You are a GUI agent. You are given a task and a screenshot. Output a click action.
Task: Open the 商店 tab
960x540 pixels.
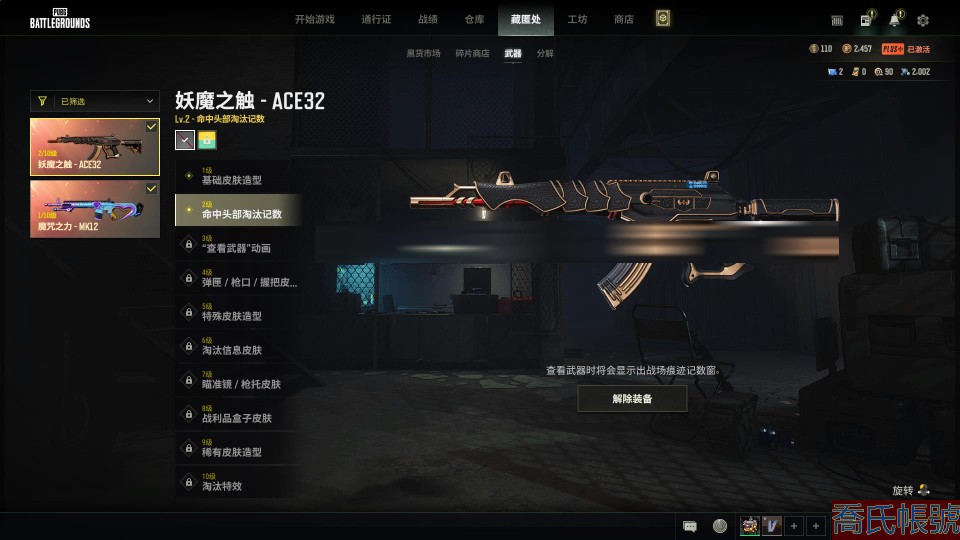click(x=624, y=19)
